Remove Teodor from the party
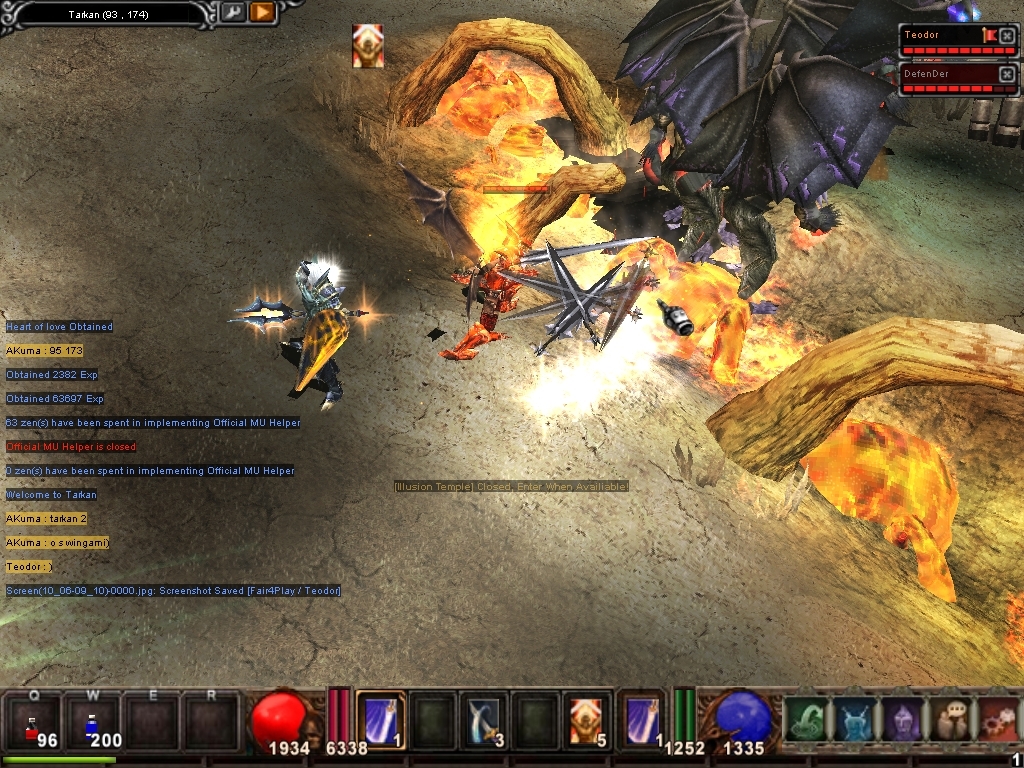The image size is (1024, 768). (x=1007, y=36)
